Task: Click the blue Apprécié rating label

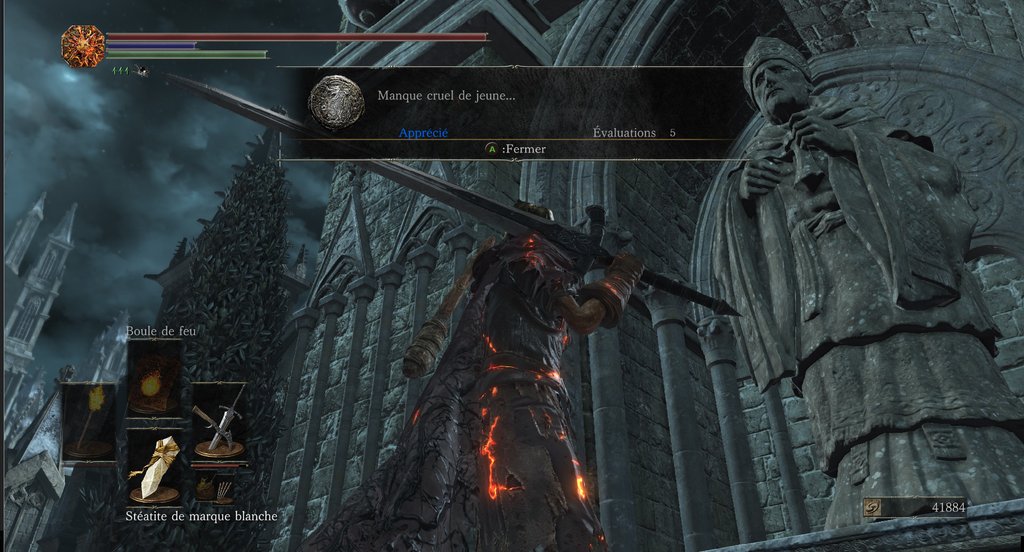Action: coord(423,132)
